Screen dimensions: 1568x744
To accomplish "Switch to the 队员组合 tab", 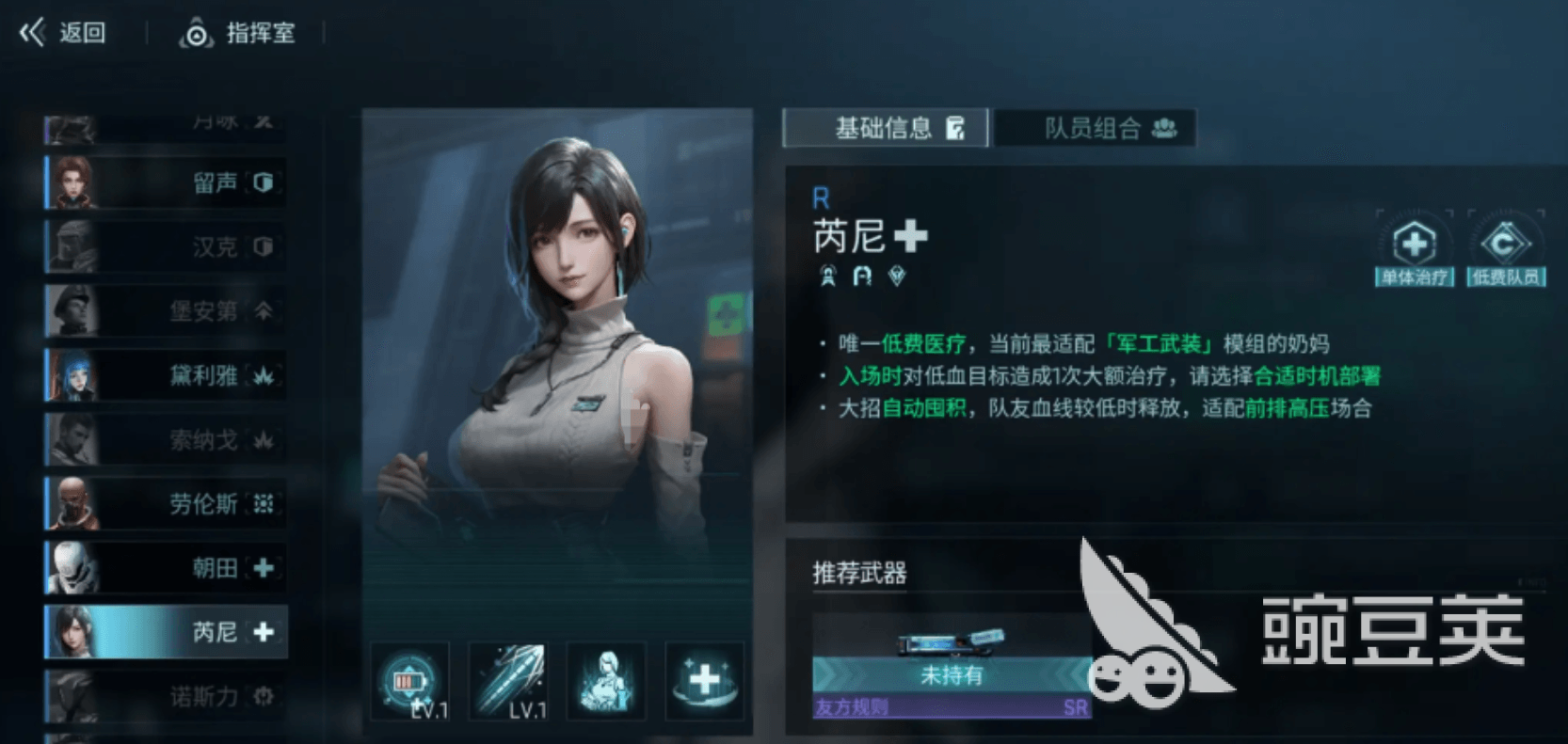I will pyautogui.click(x=1095, y=128).
